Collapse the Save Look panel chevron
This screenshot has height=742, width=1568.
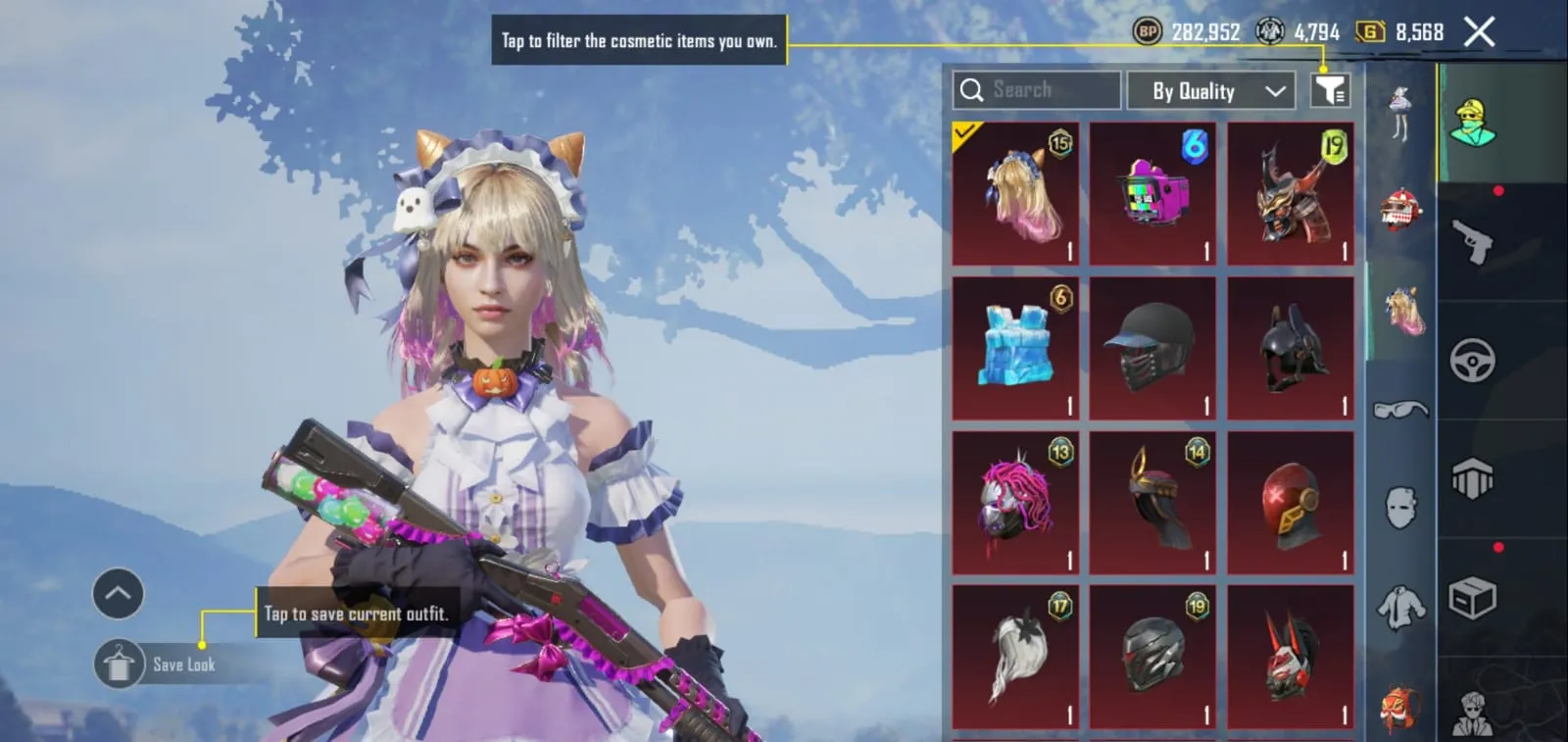118,593
